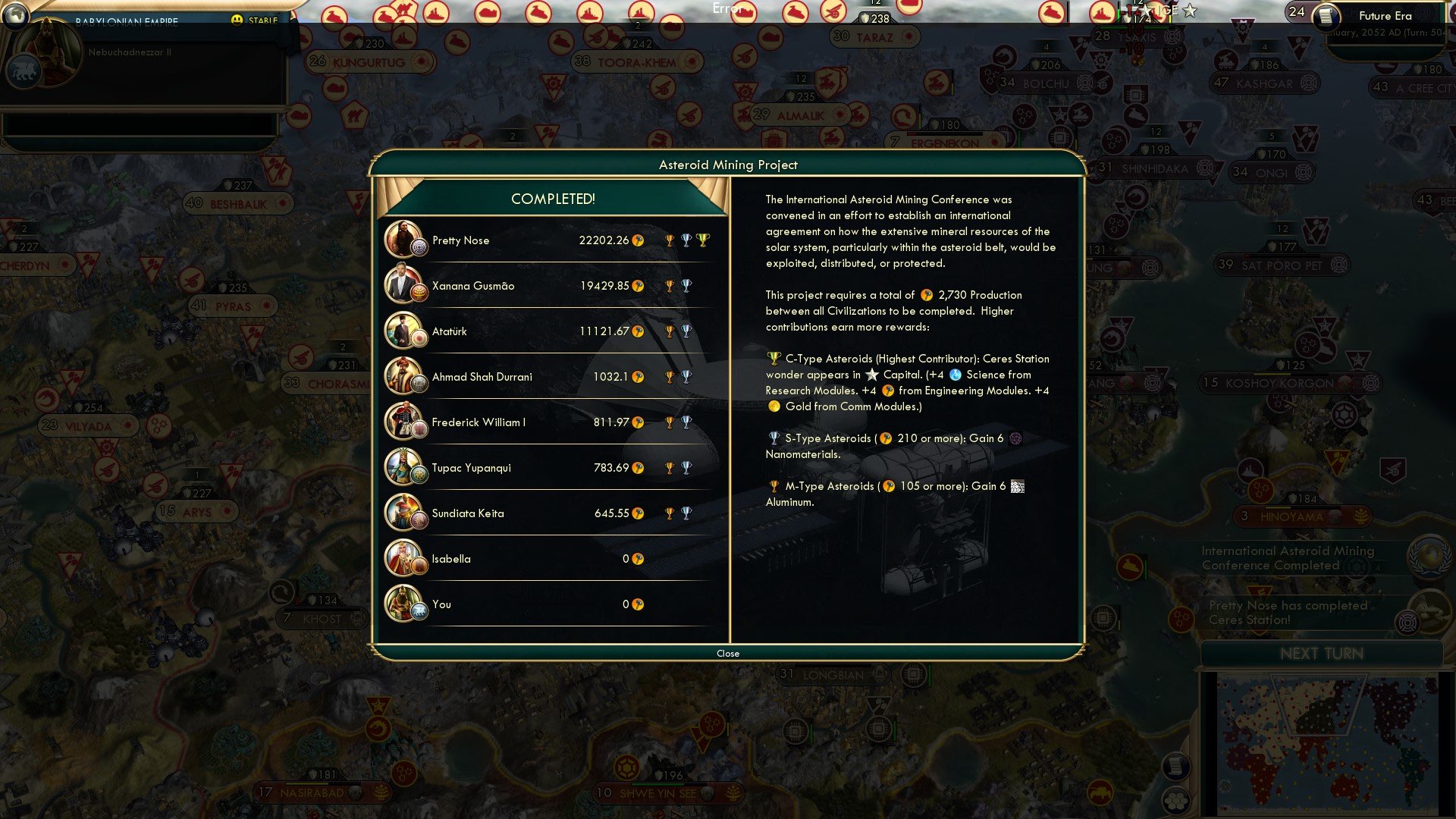Click the Gold coin icon near Comm Modules text

pos(774,406)
